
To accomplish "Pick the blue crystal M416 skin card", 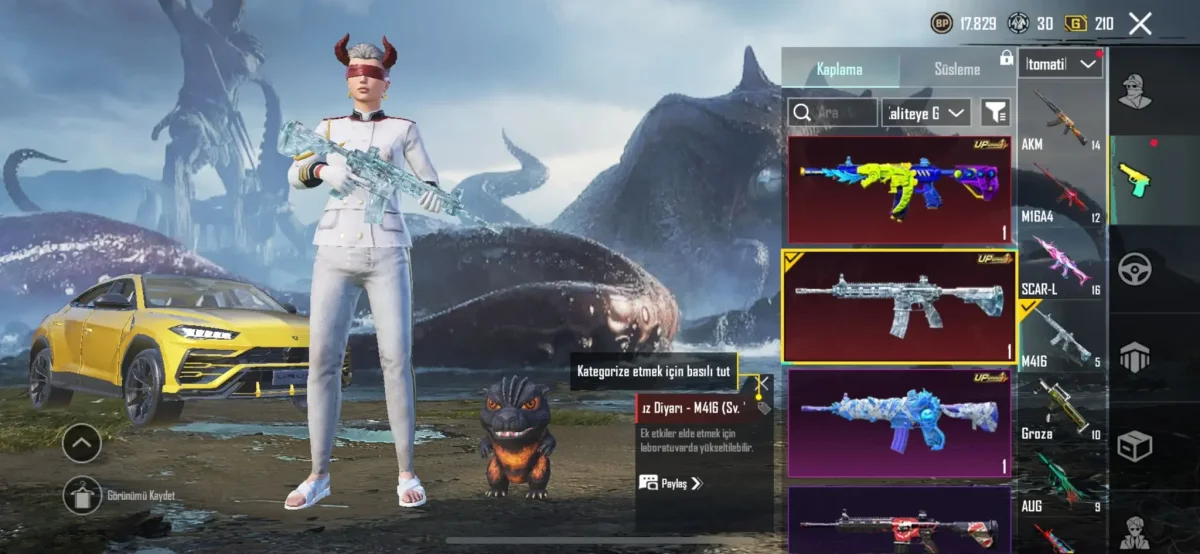I will 899,422.
